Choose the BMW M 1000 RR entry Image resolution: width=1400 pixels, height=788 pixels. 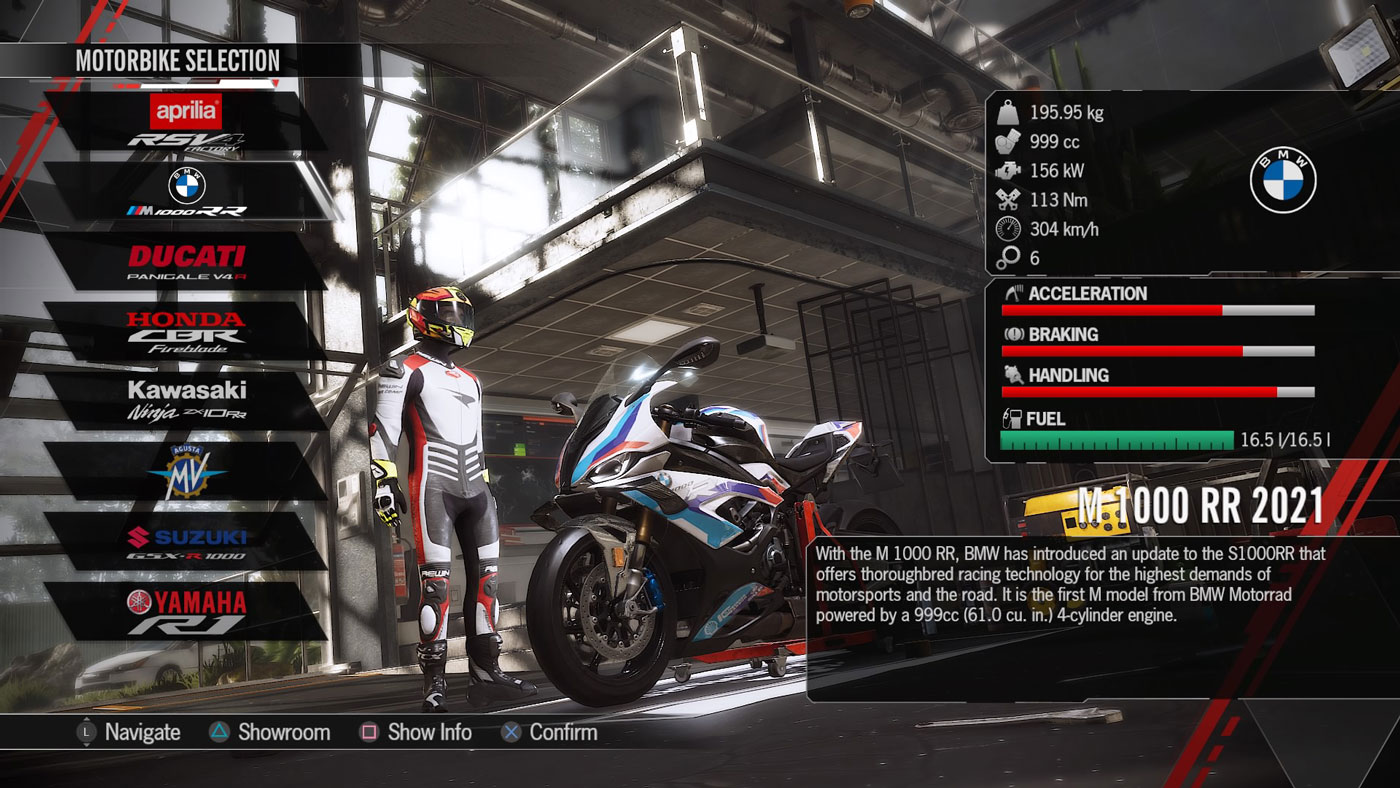(x=186, y=192)
